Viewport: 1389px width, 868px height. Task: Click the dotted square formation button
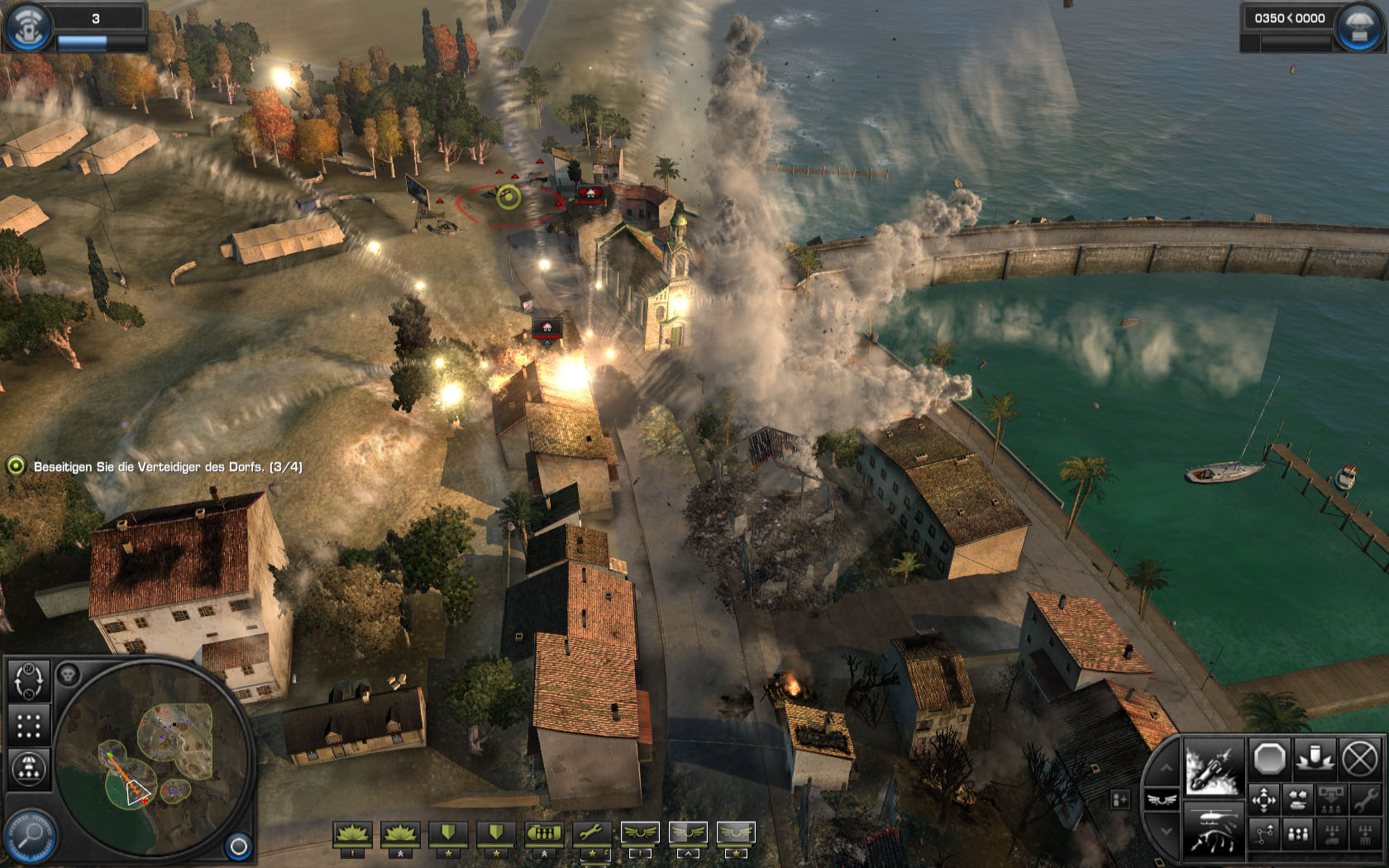[x=29, y=726]
